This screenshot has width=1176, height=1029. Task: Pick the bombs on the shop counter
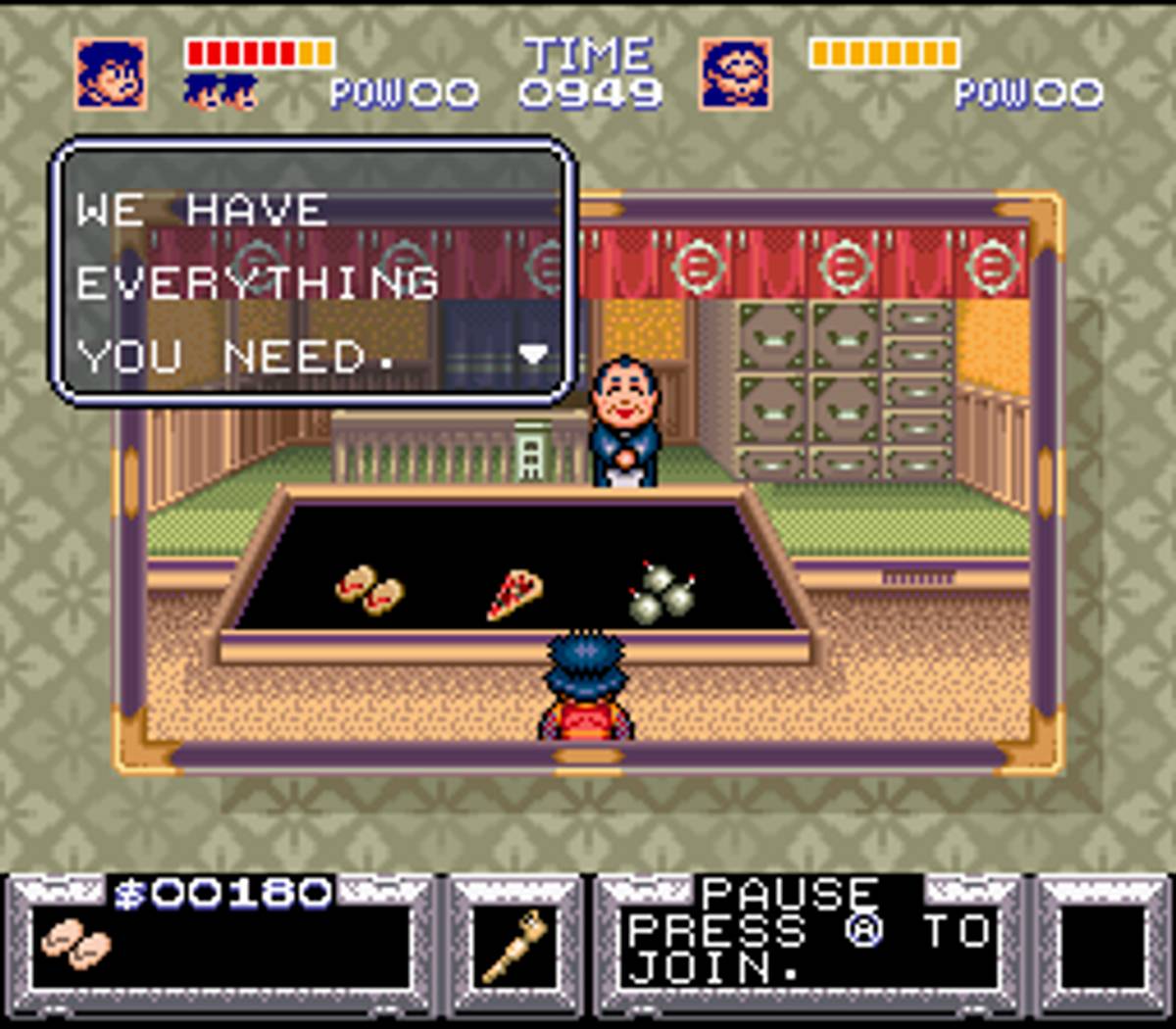pyautogui.click(x=661, y=593)
